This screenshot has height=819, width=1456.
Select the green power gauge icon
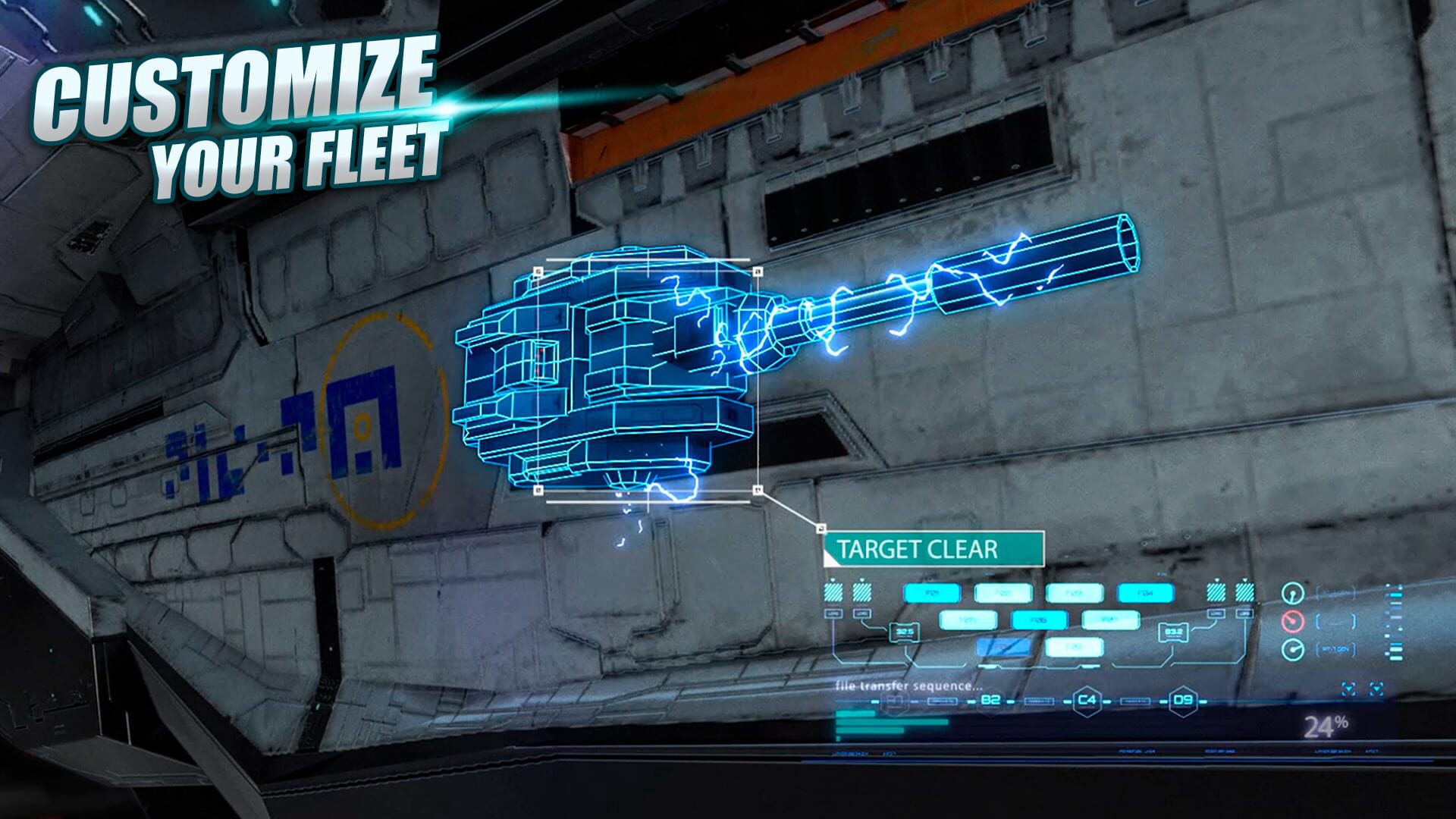(x=1291, y=594)
